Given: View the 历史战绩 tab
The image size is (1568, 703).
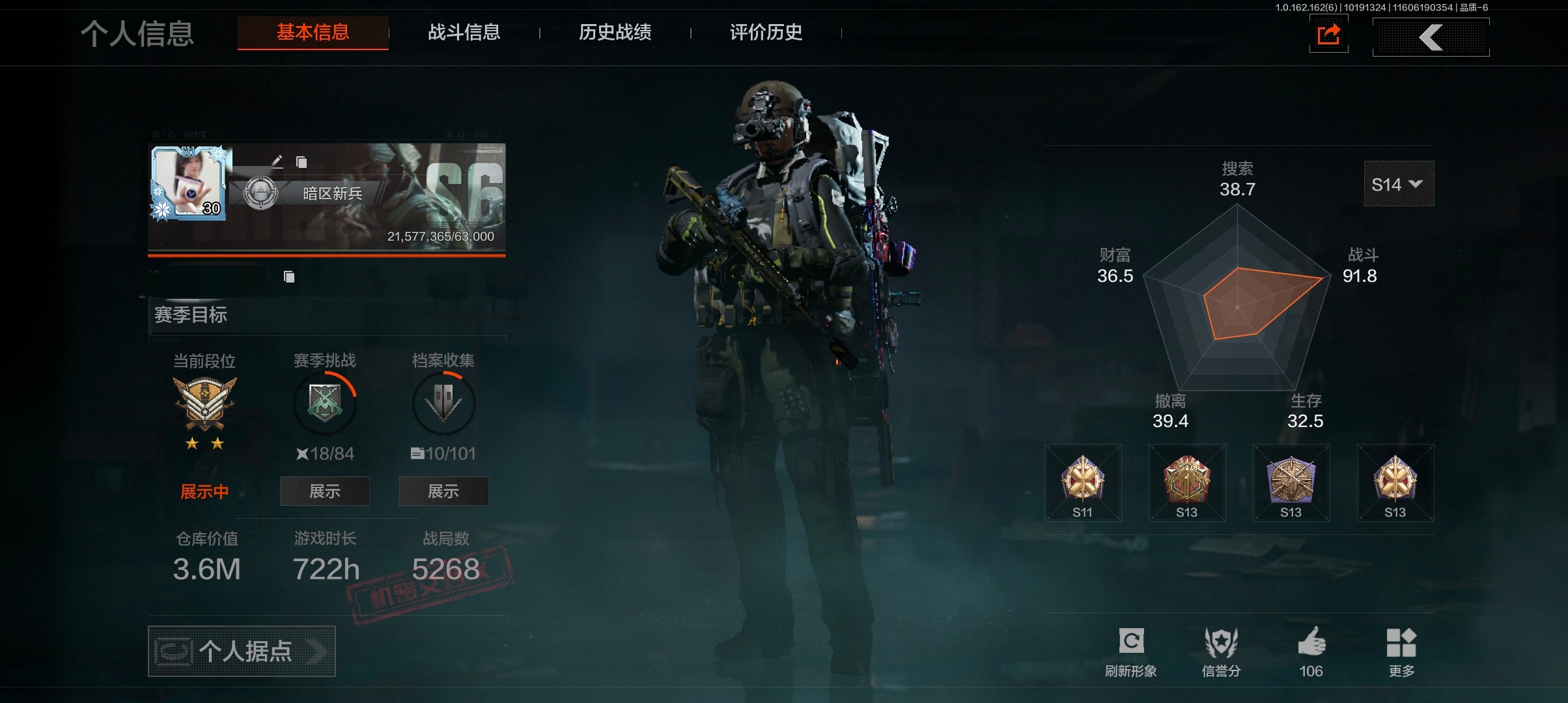Looking at the screenshot, I should [615, 33].
